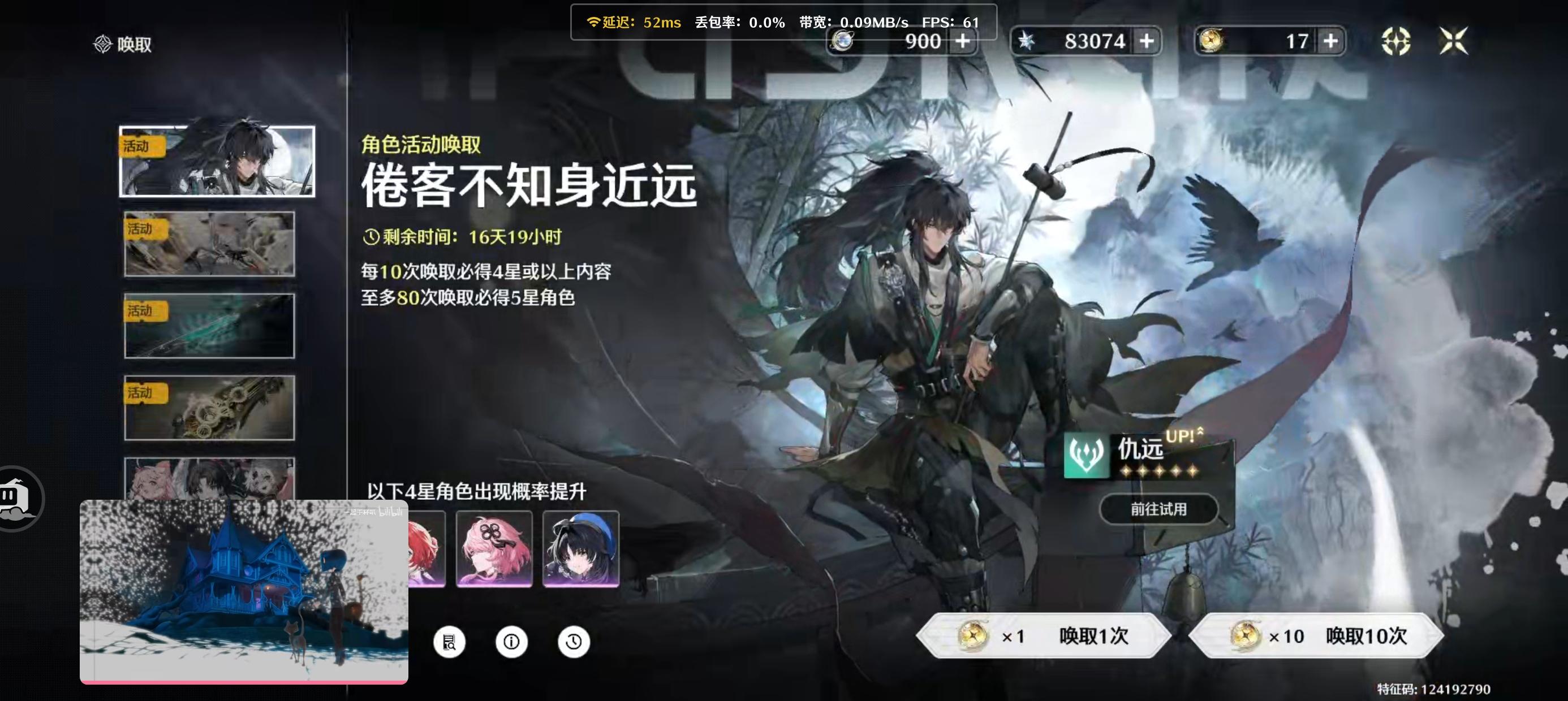Click the plus to add 900 currency
The width and height of the screenshot is (1568, 701).
point(962,40)
